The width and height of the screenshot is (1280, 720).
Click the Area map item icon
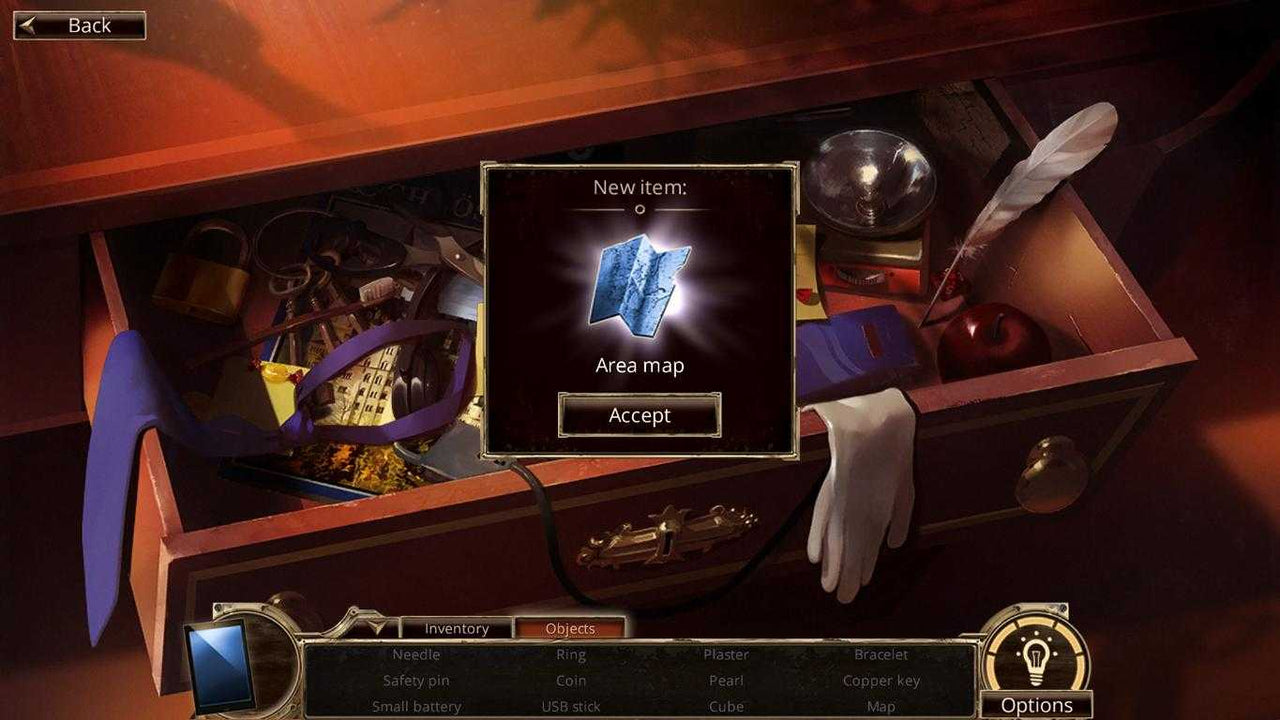point(641,285)
